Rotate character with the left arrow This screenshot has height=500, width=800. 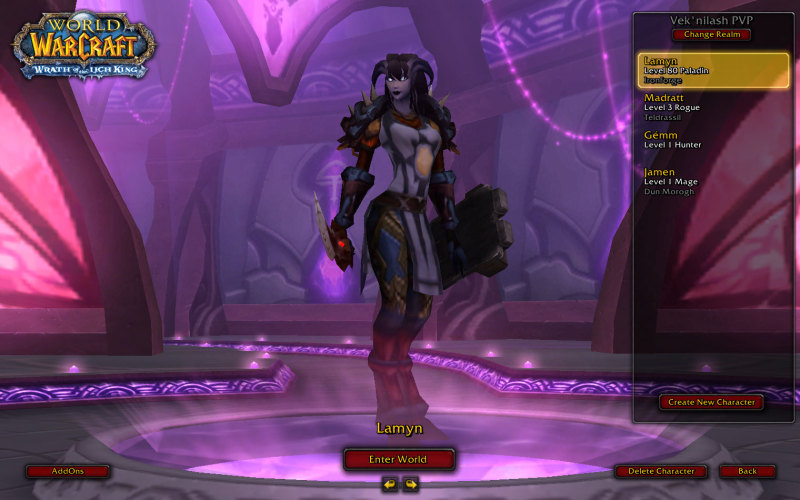390,484
